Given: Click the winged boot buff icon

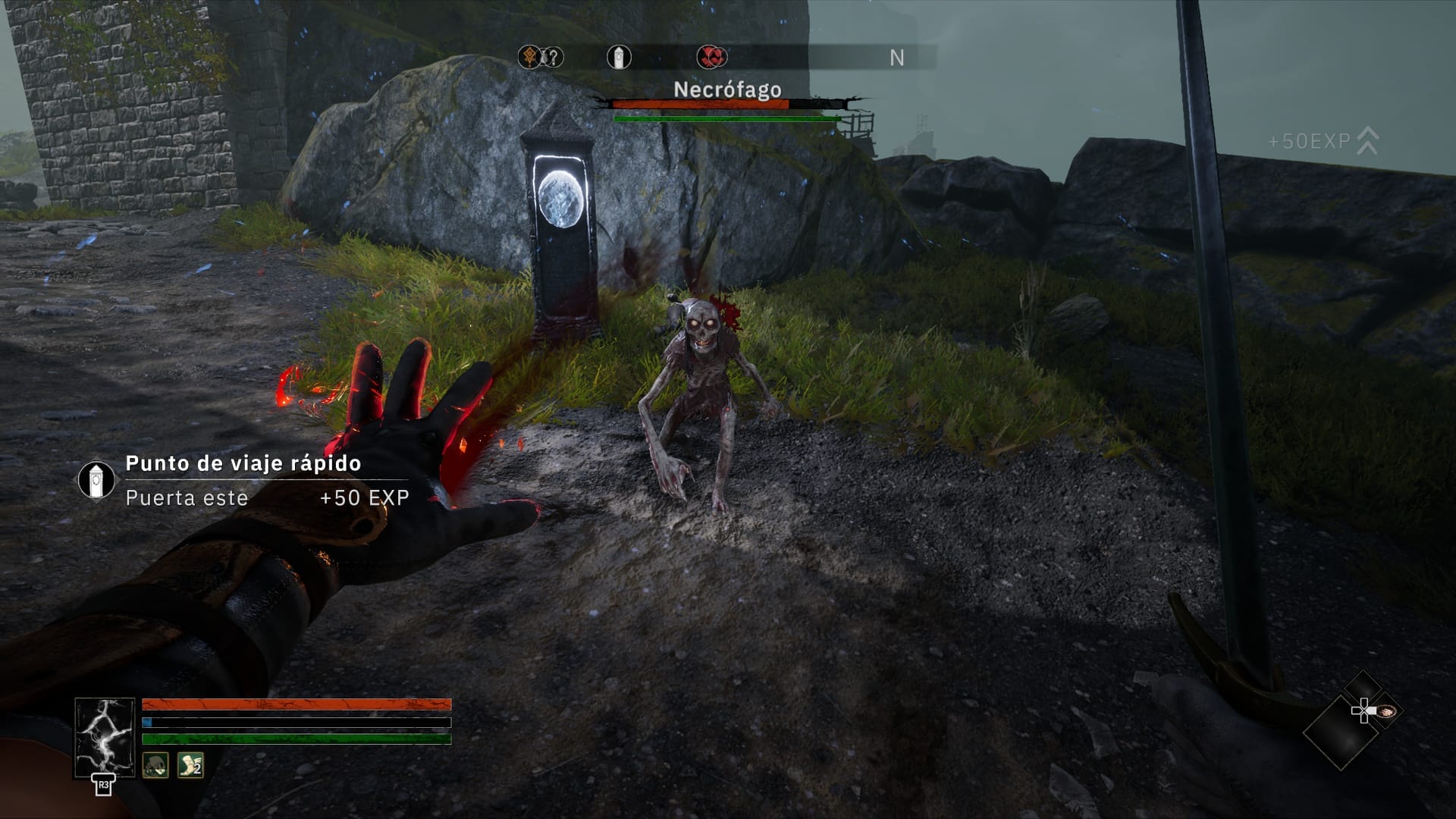Looking at the screenshot, I should tap(190, 765).
